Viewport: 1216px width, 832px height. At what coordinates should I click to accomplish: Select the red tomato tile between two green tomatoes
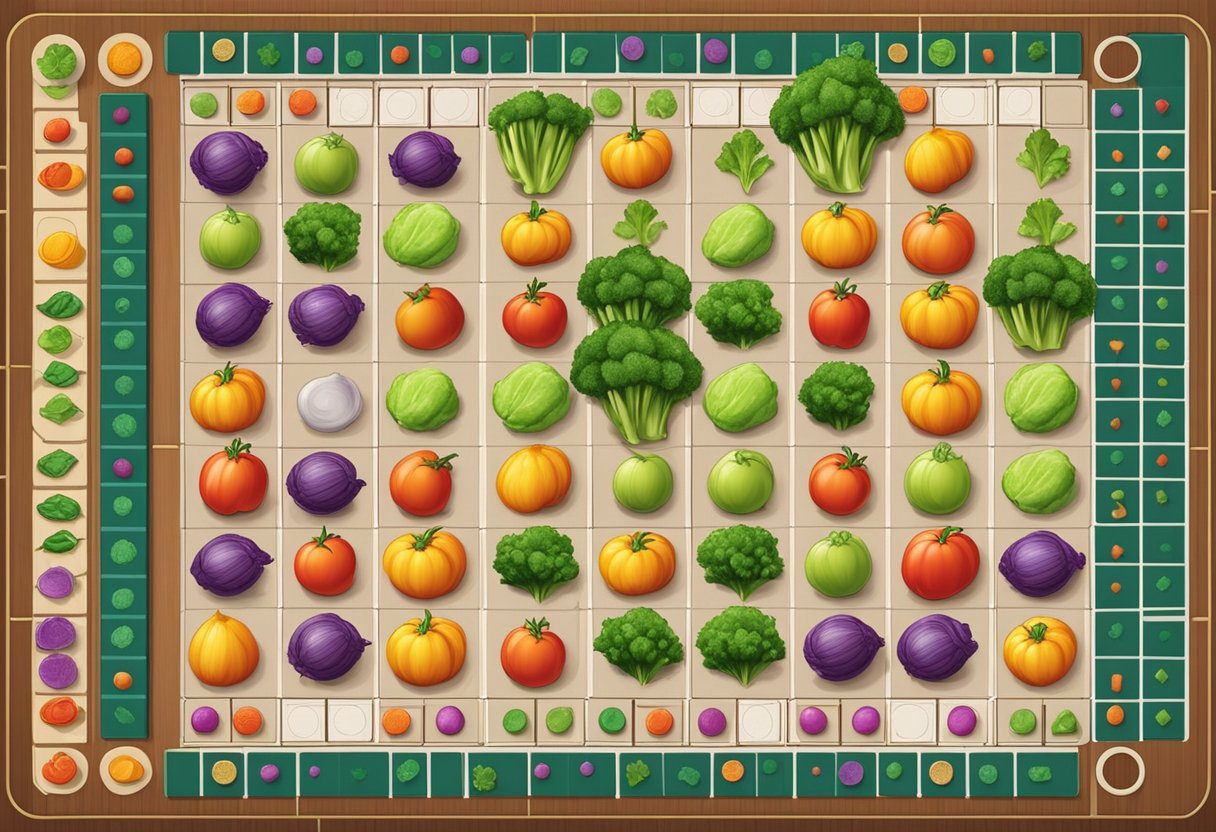coord(839,481)
